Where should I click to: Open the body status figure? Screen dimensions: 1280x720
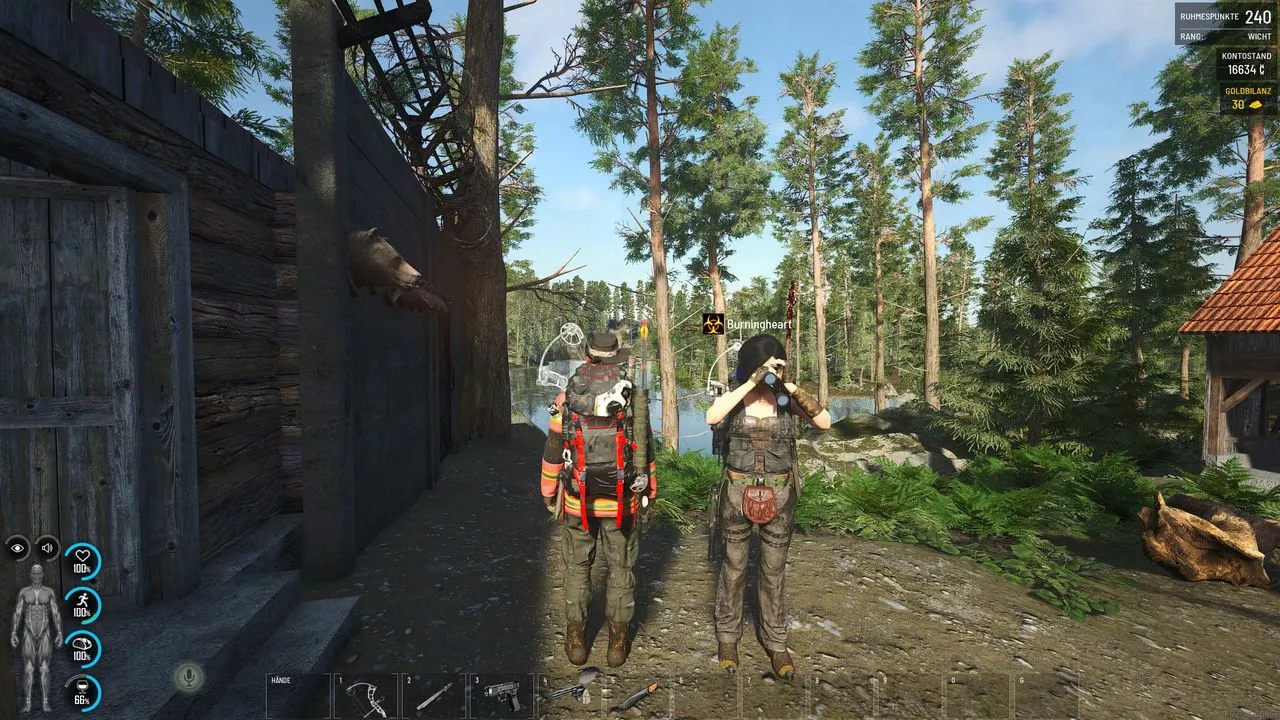[x=36, y=637]
